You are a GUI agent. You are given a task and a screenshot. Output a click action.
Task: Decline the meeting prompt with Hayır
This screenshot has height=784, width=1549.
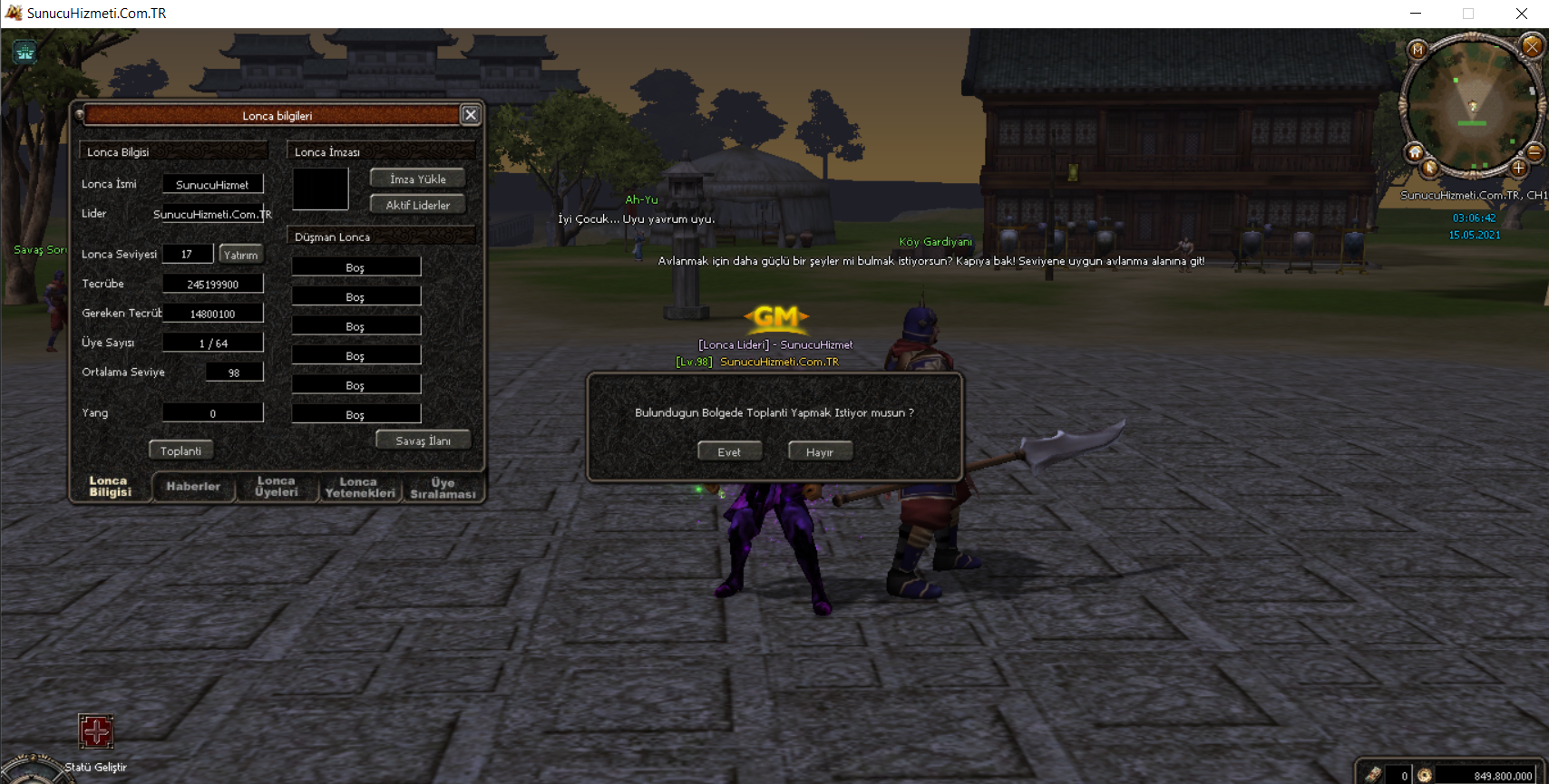coord(820,451)
